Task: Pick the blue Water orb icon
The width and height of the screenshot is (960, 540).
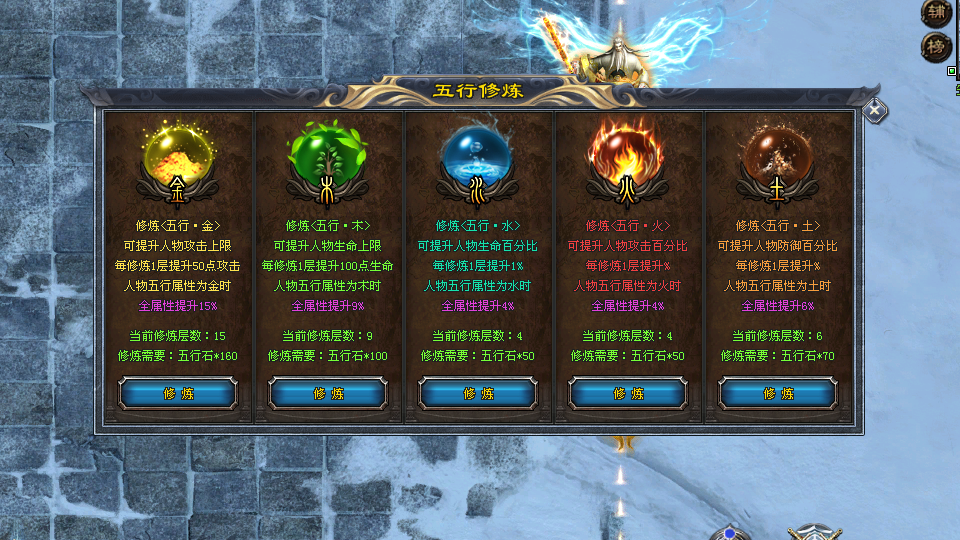Action: (x=478, y=152)
